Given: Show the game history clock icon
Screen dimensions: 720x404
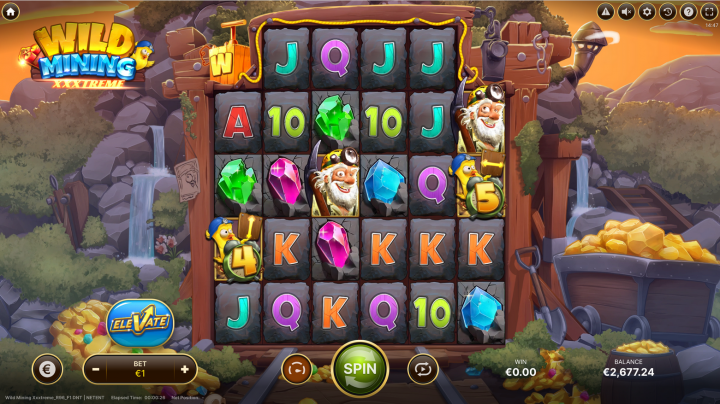Looking at the screenshot, I should coord(668,11).
